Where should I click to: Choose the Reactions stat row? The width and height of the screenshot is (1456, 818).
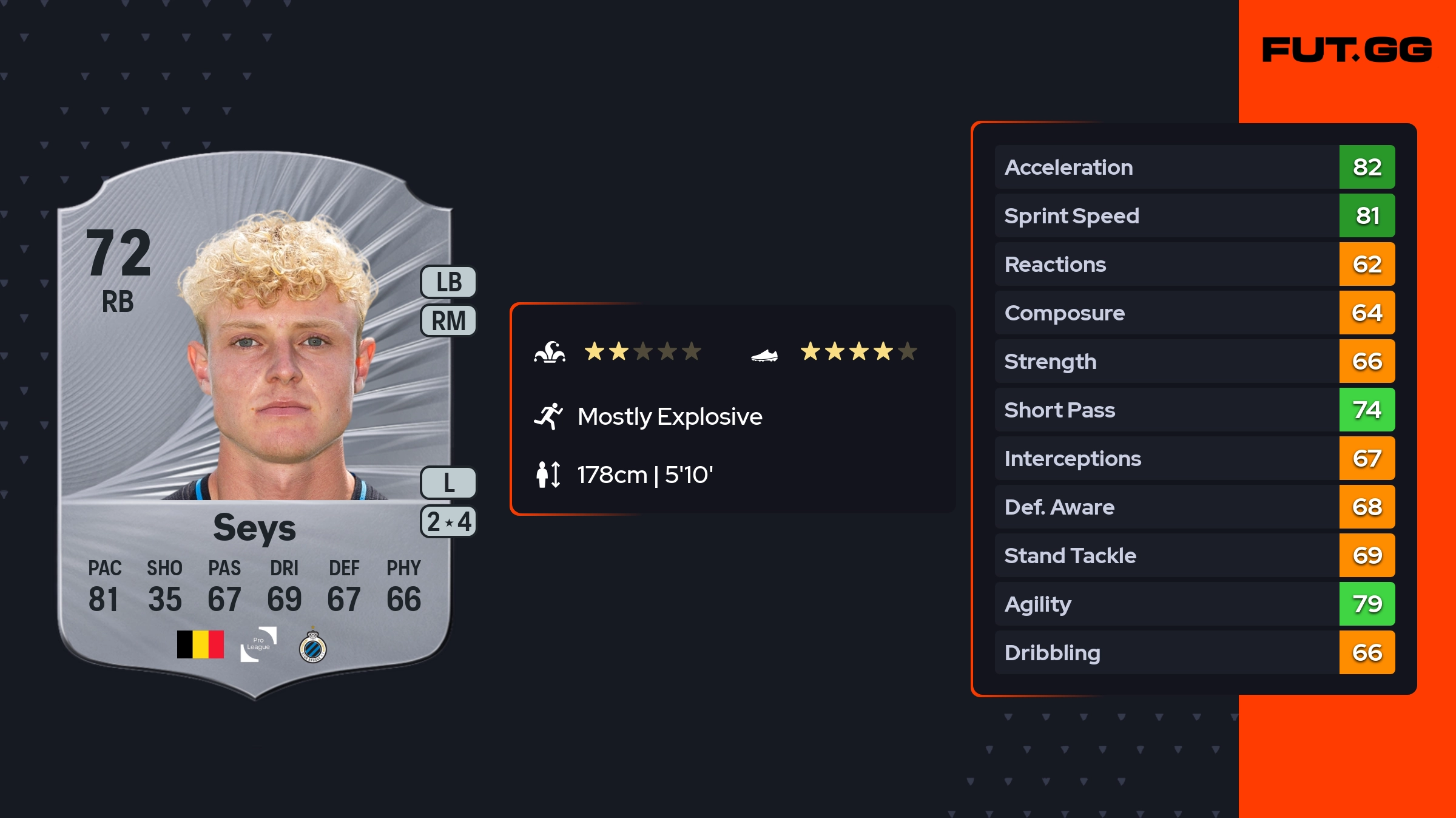[x=1194, y=264]
